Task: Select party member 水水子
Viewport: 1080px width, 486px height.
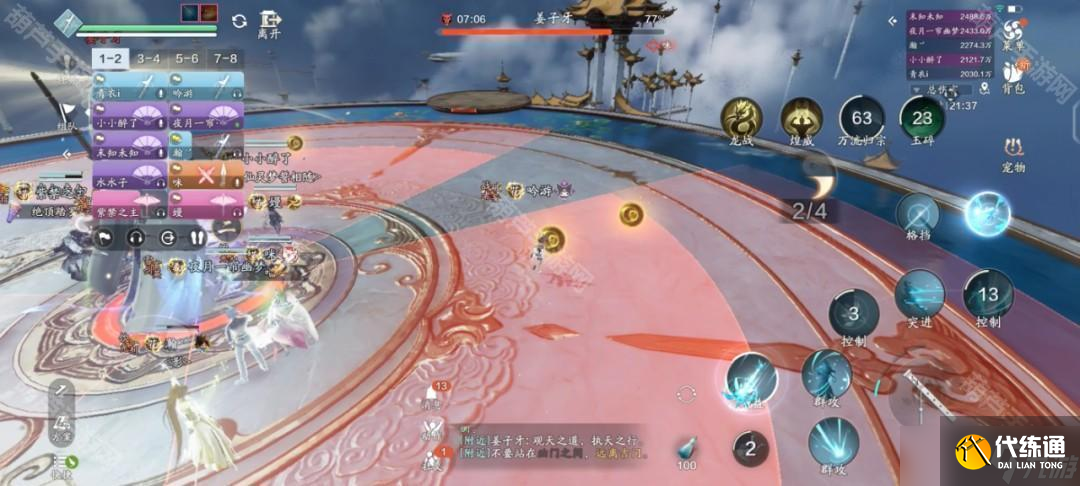Action: click(x=130, y=184)
